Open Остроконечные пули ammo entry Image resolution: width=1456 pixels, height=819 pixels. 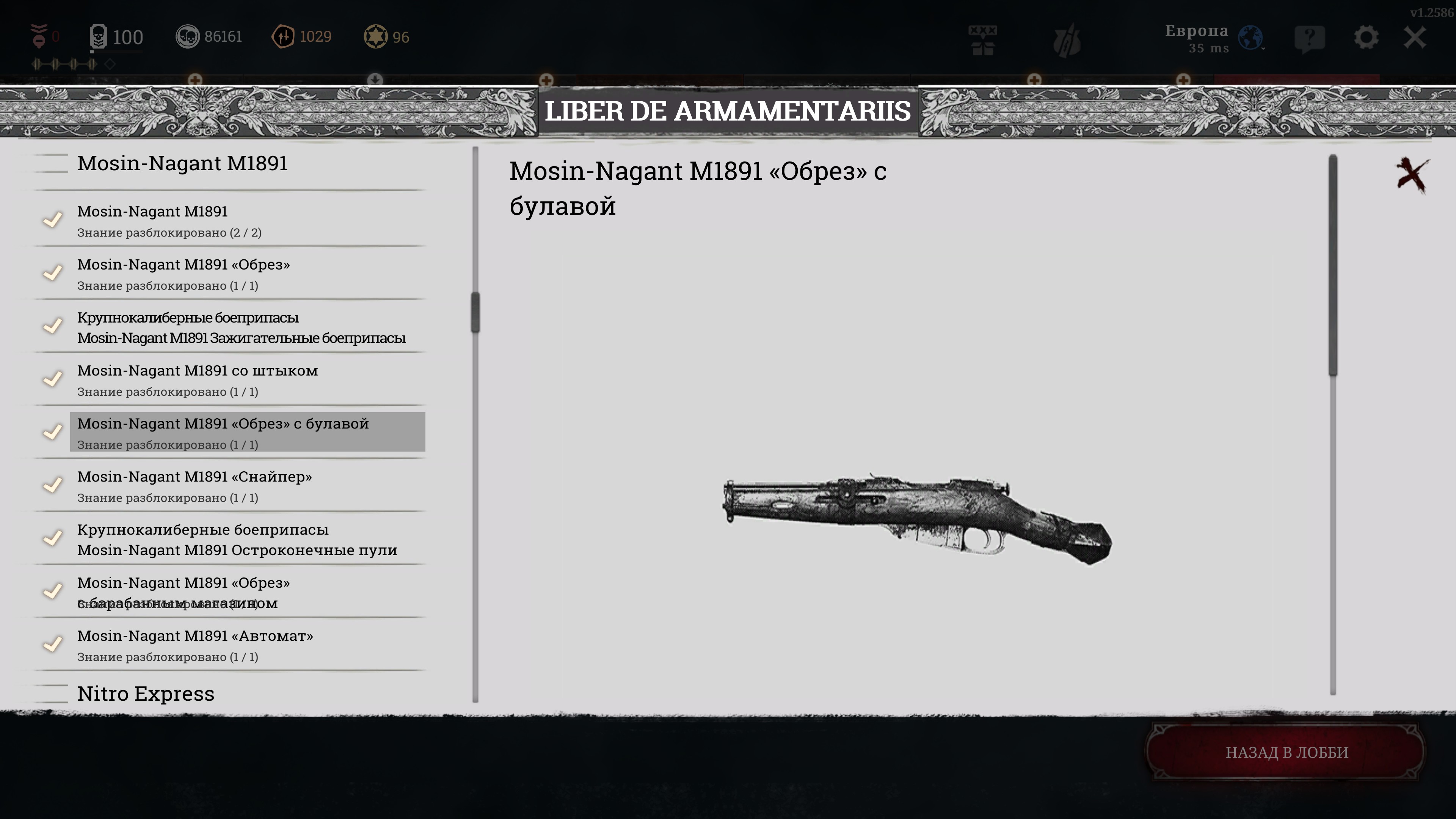tap(237, 539)
